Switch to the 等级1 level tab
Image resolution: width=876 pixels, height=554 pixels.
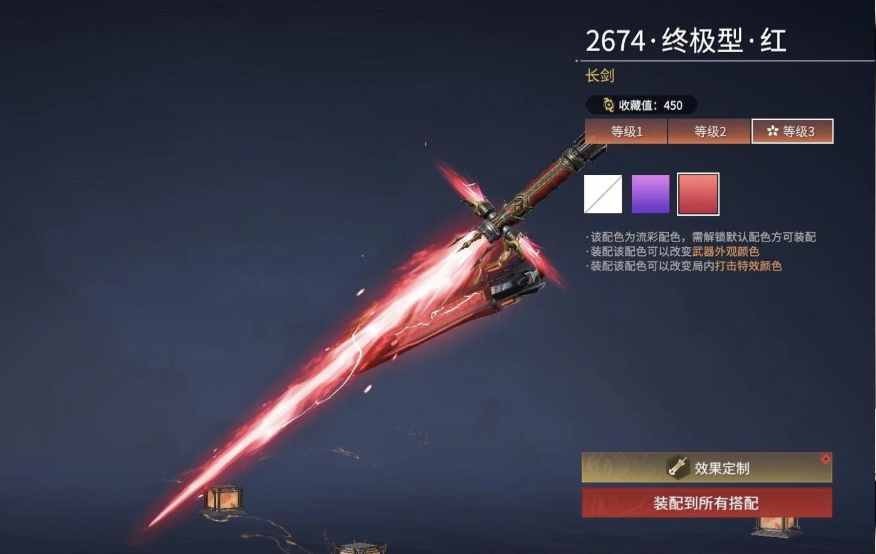pos(626,131)
